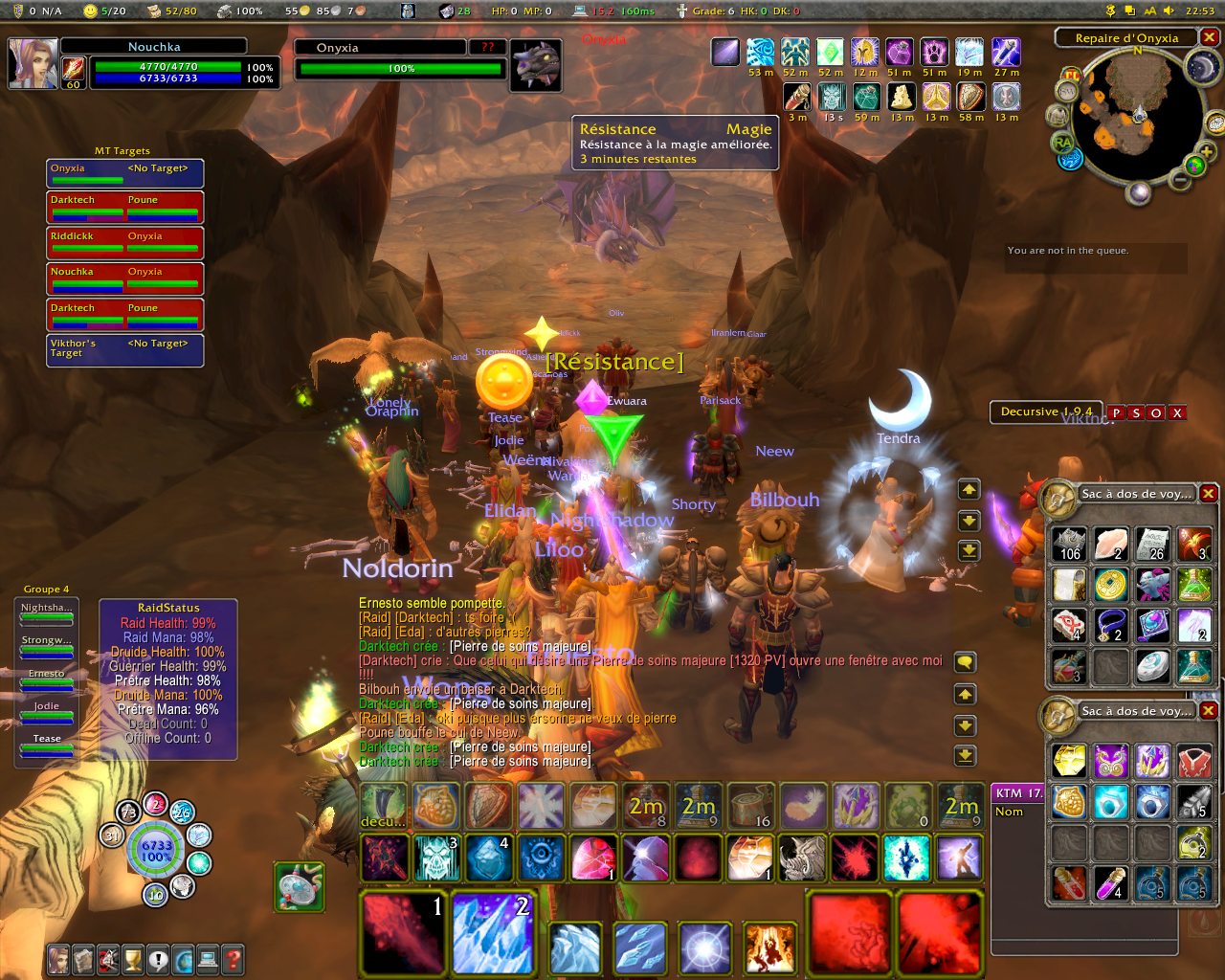Select Ernesto in Groupe 4 frames

pyautogui.click(x=47, y=680)
